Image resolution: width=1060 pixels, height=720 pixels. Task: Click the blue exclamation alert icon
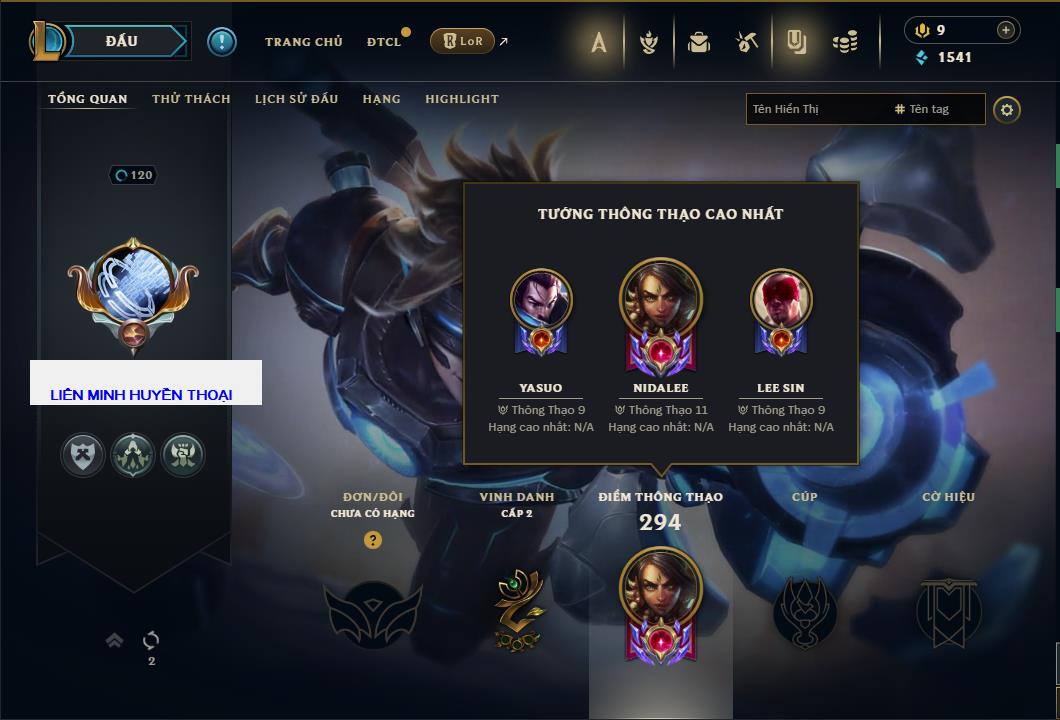click(222, 41)
